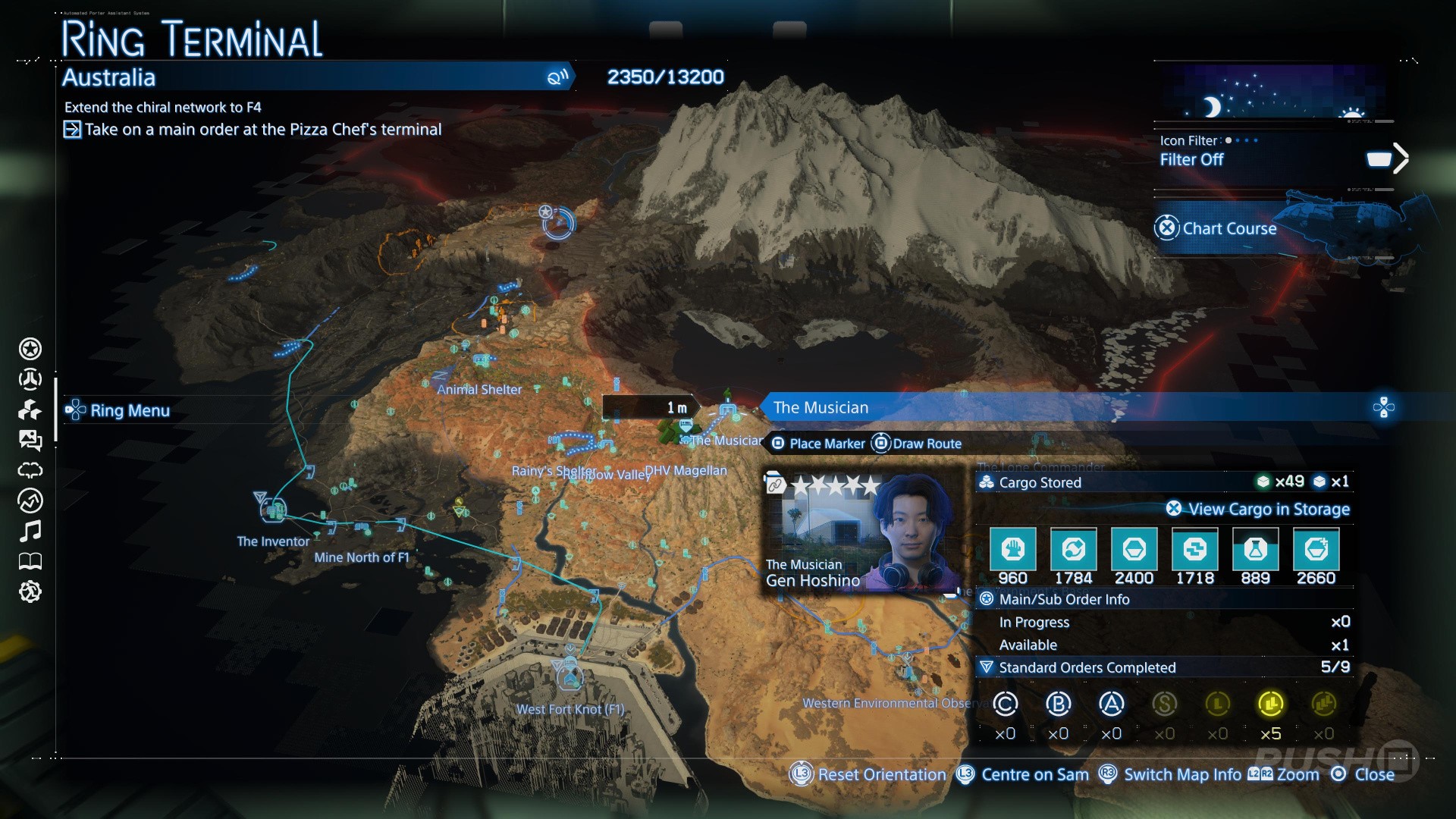Place Marker on The Musician
Image resolution: width=1456 pixels, height=819 pixels.
[x=818, y=444]
